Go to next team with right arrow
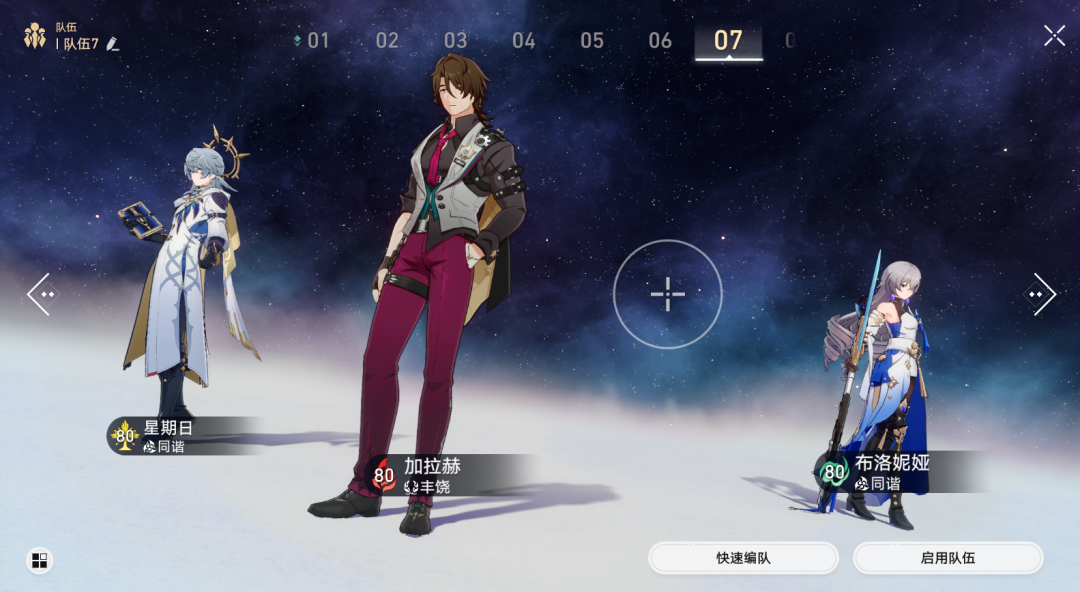1080x592 pixels. (x=1040, y=295)
